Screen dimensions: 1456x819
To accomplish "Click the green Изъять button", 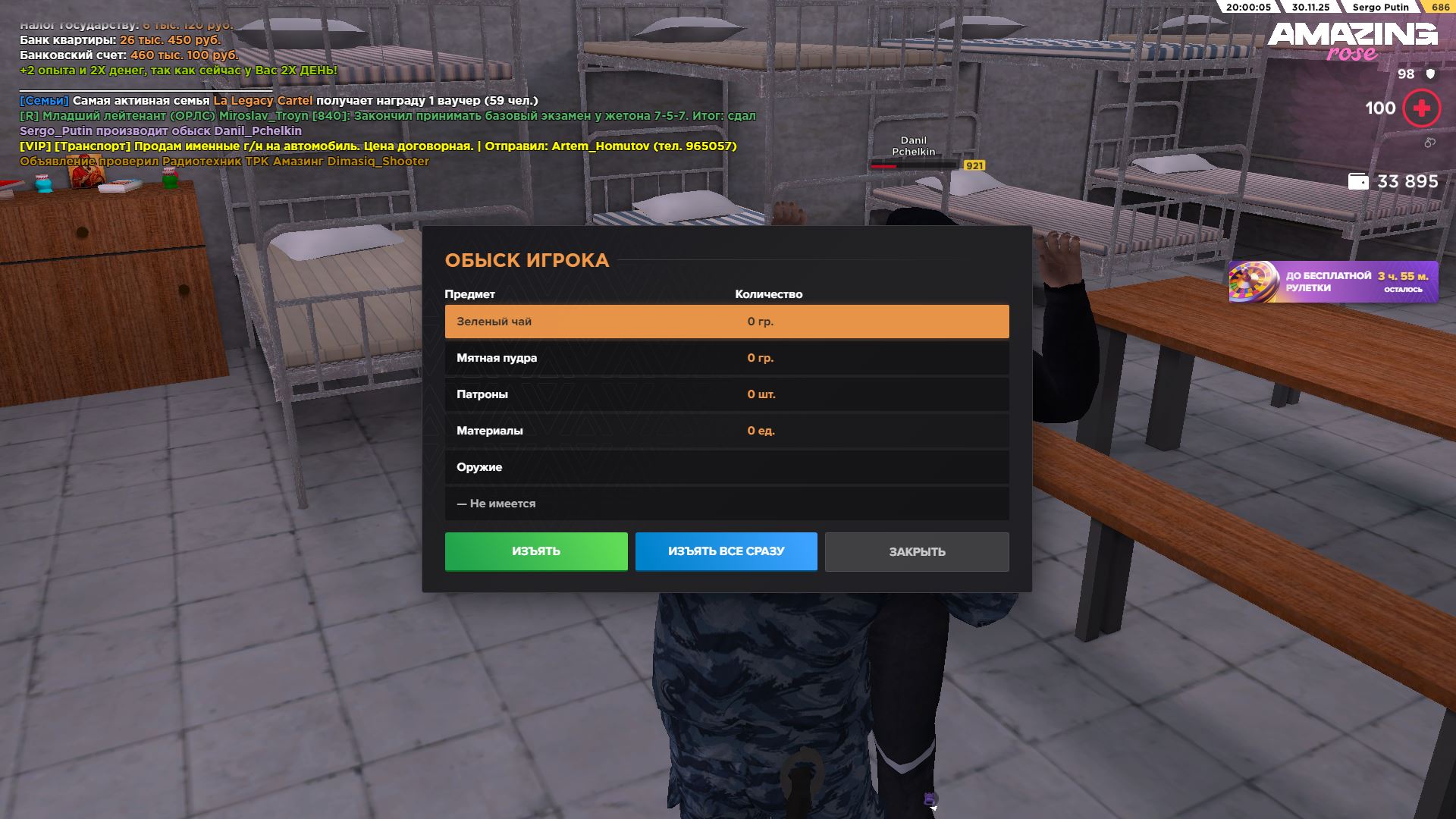I will tap(535, 551).
